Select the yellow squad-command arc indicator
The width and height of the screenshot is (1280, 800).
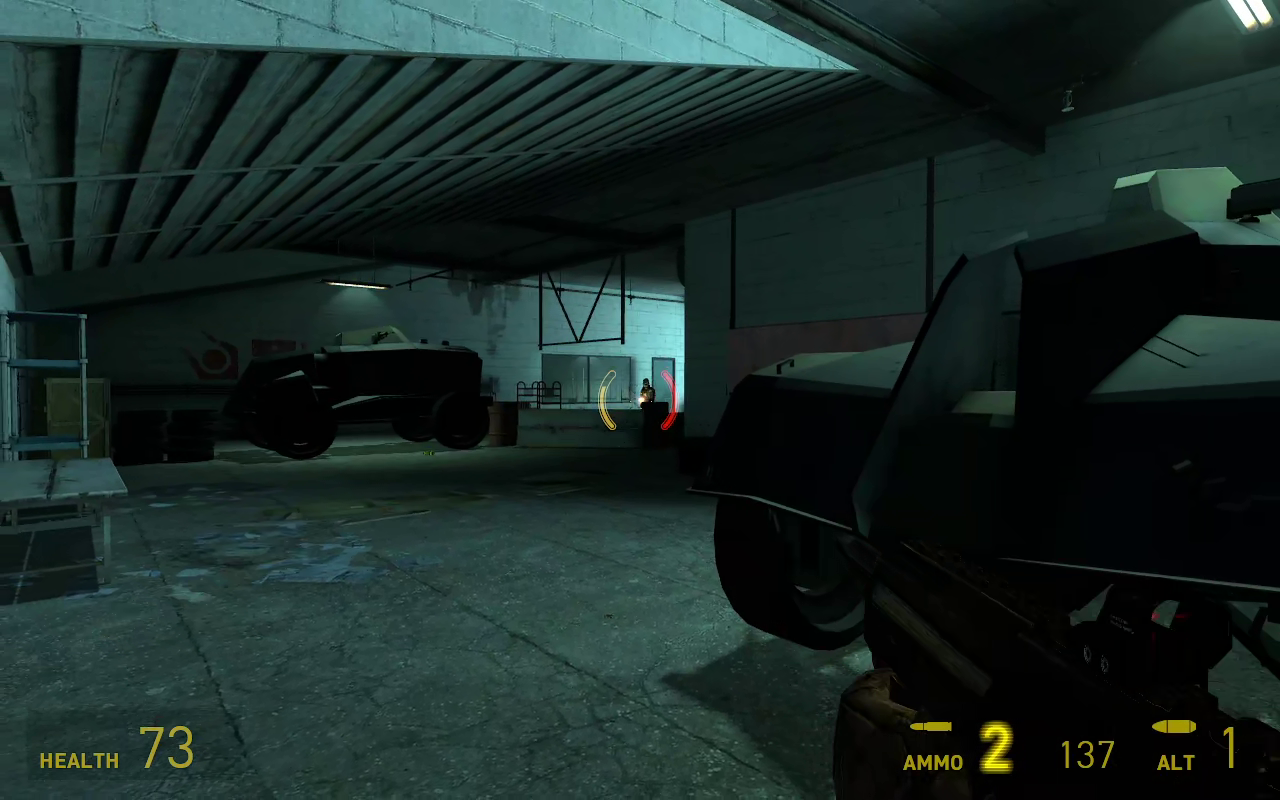608,398
